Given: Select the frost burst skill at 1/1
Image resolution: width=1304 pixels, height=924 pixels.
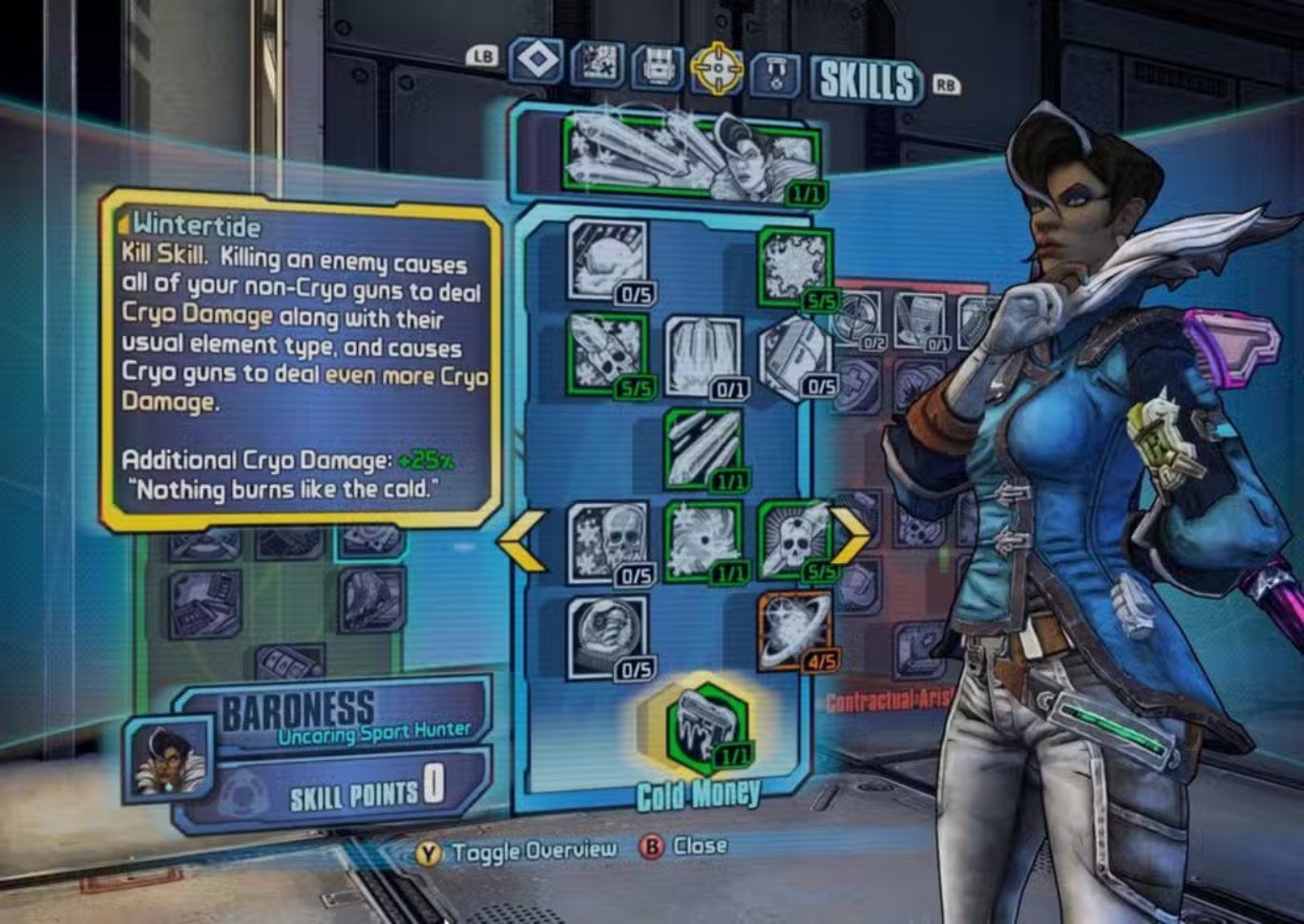Looking at the screenshot, I should pos(703,541).
